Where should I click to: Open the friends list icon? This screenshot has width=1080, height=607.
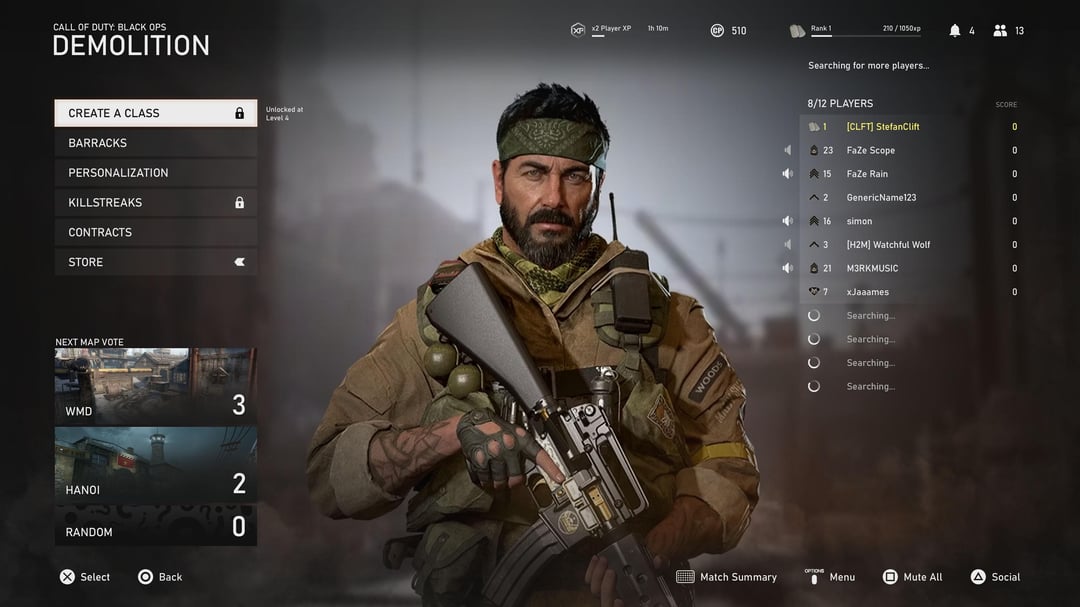click(1000, 31)
